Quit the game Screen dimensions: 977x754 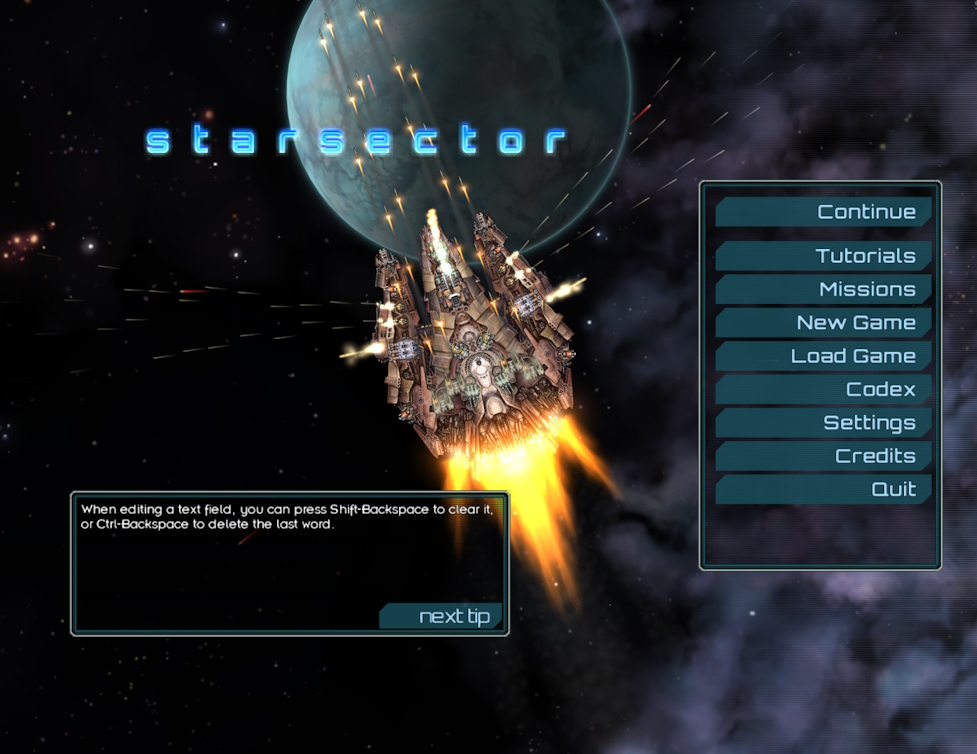(x=824, y=489)
